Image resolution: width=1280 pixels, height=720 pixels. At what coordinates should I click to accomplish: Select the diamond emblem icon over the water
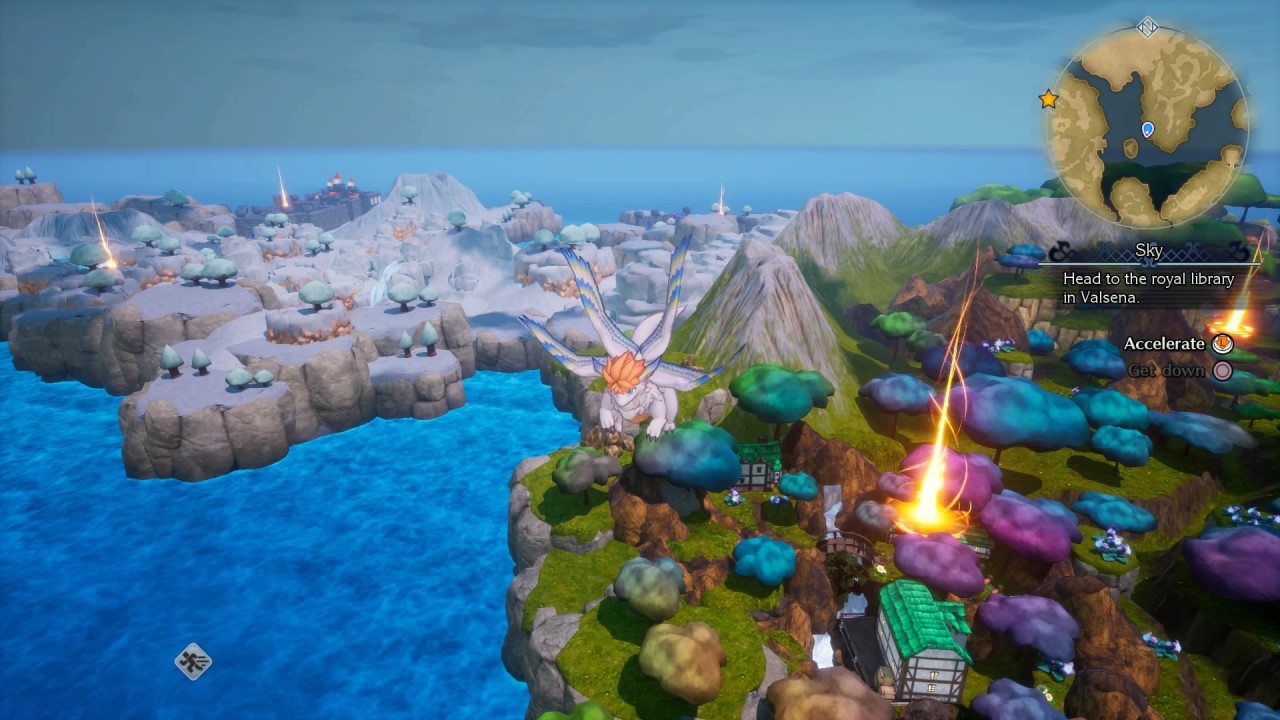coord(193,661)
